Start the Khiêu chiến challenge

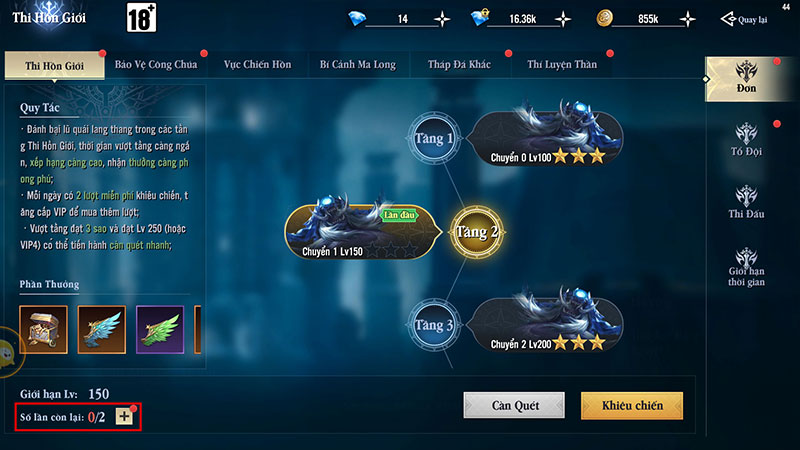(x=631, y=405)
